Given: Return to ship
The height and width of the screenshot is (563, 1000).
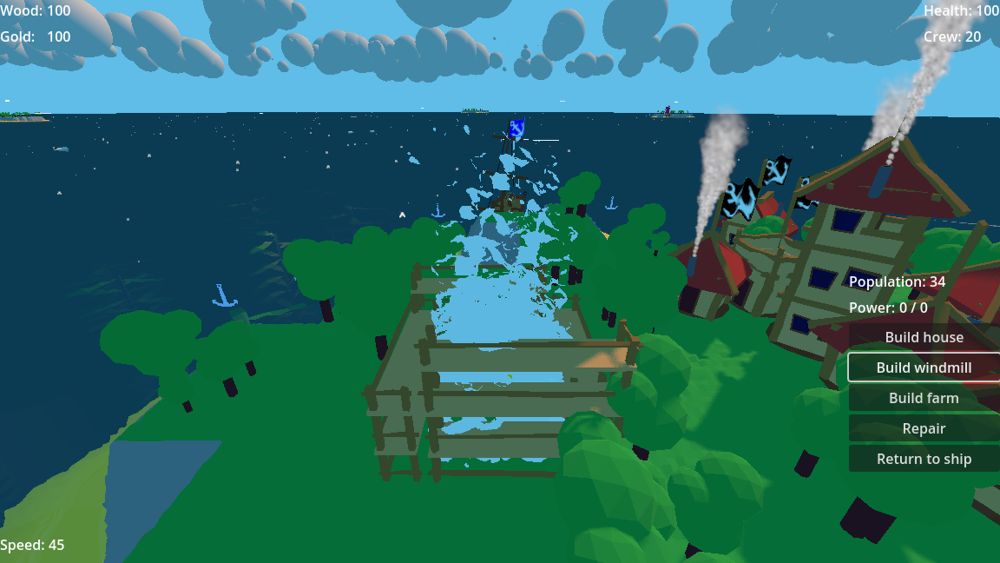Looking at the screenshot, I should click(924, 459).
